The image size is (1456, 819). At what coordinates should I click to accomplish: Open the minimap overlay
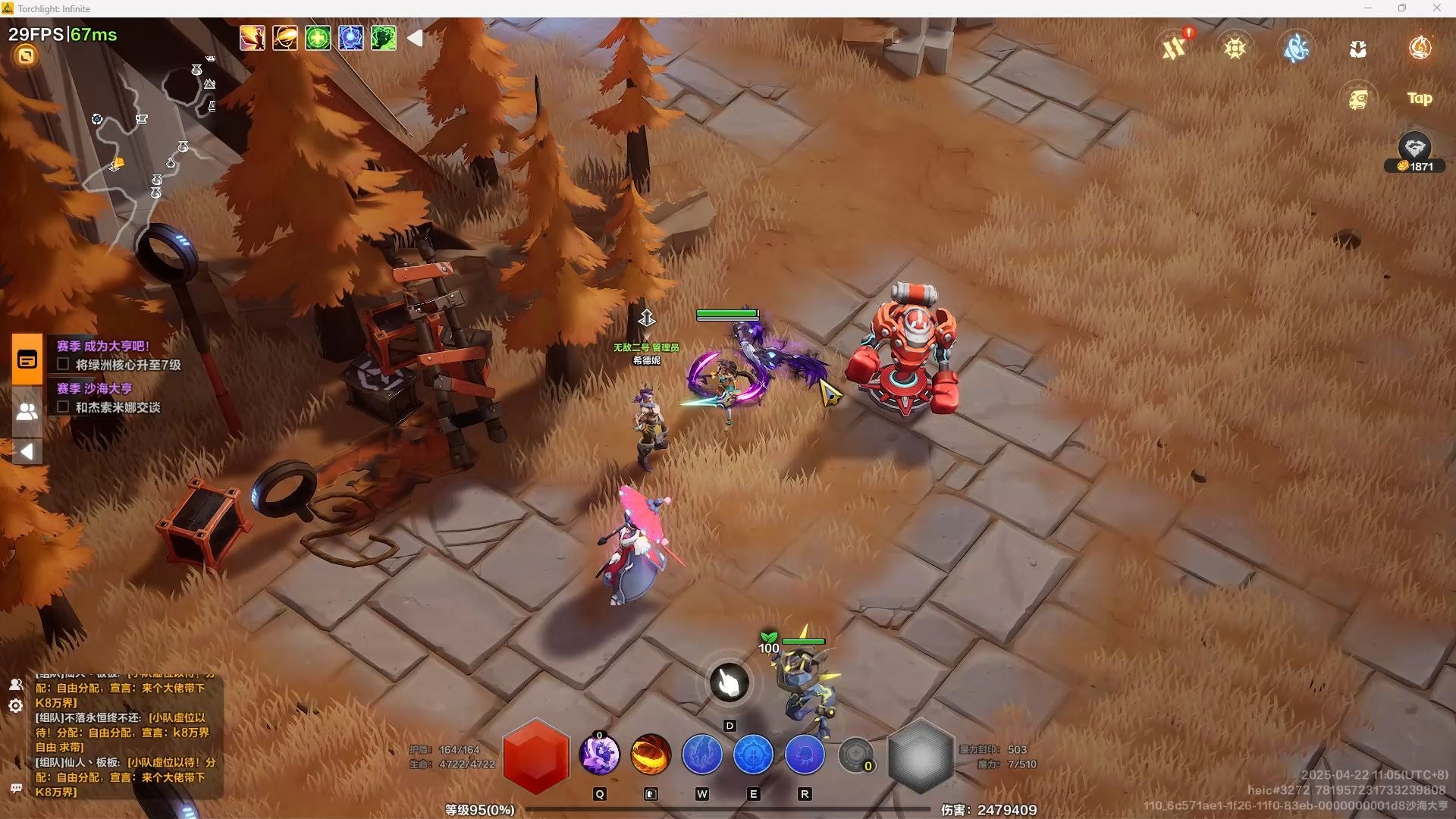152,129
